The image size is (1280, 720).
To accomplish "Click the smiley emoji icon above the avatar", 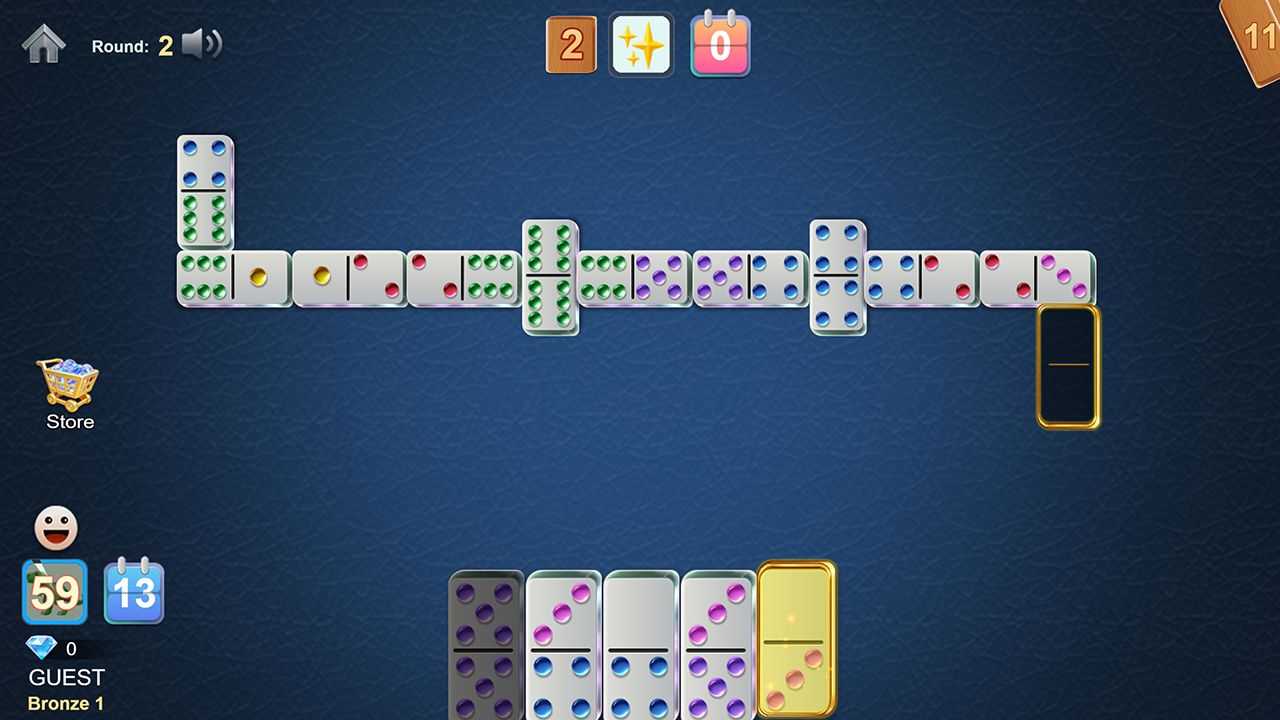I will coord(55,528).
